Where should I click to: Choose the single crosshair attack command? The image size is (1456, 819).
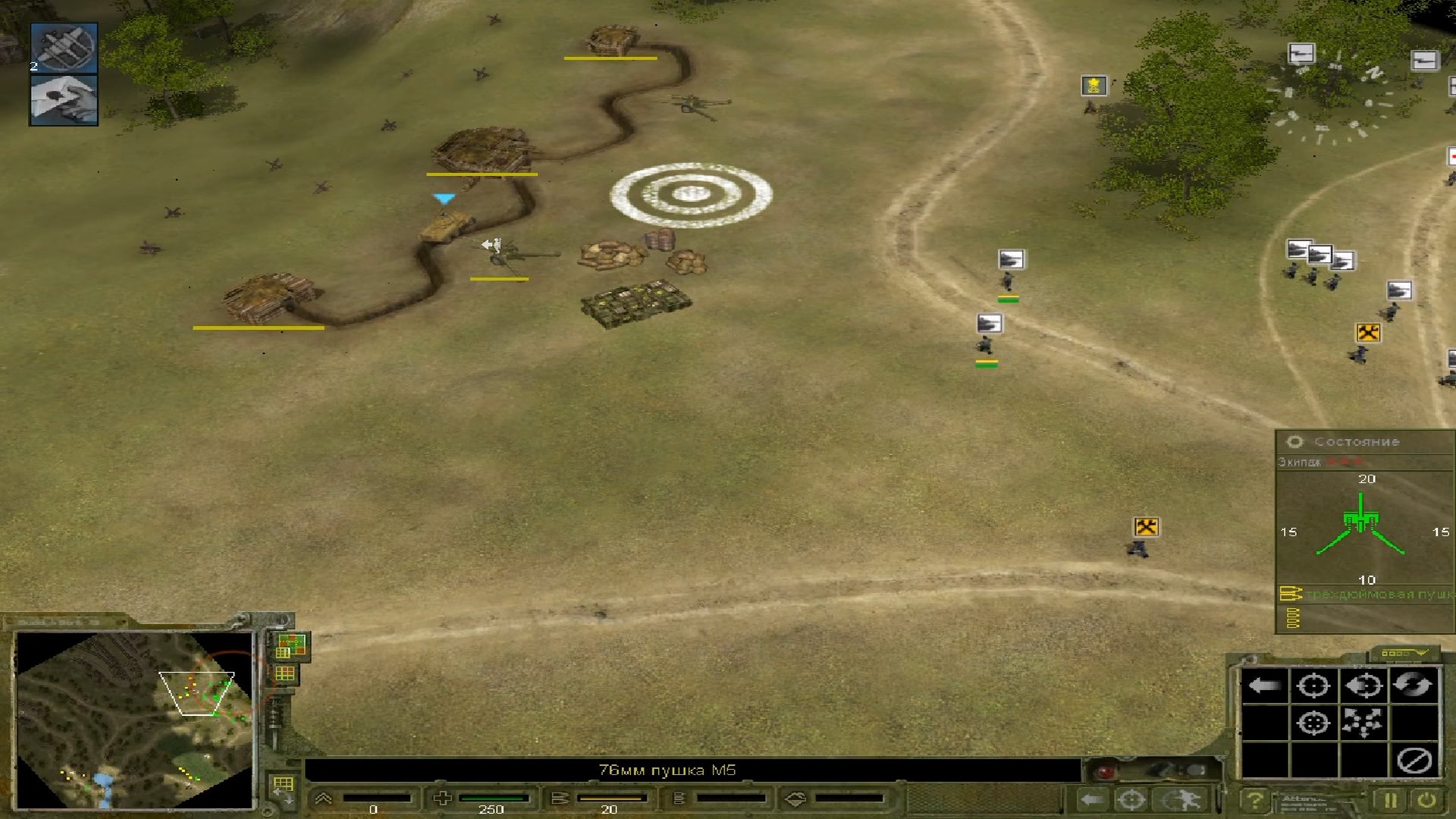coord(1313,686)
